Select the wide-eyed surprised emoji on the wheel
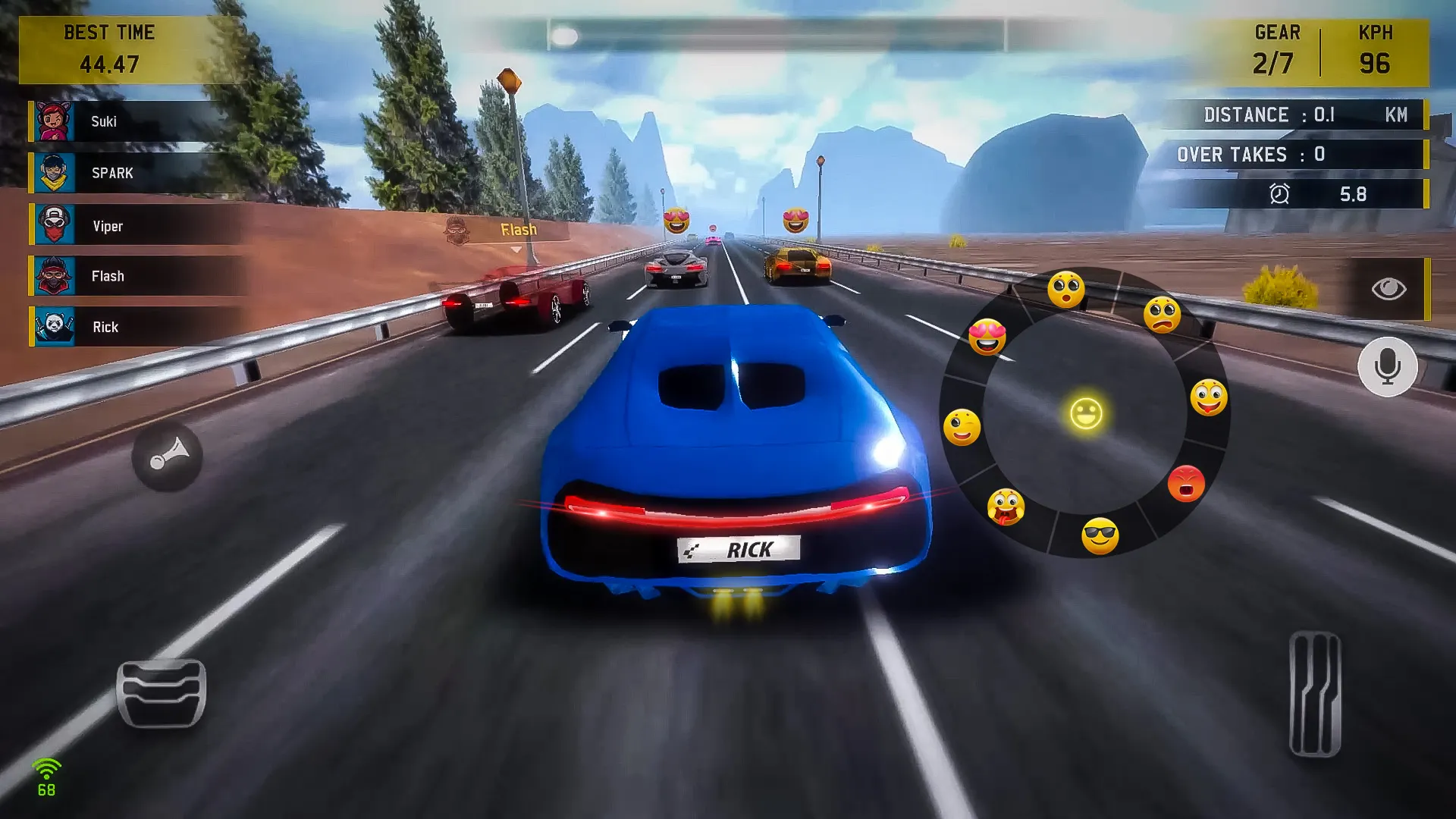 (x=1065, y=290)
